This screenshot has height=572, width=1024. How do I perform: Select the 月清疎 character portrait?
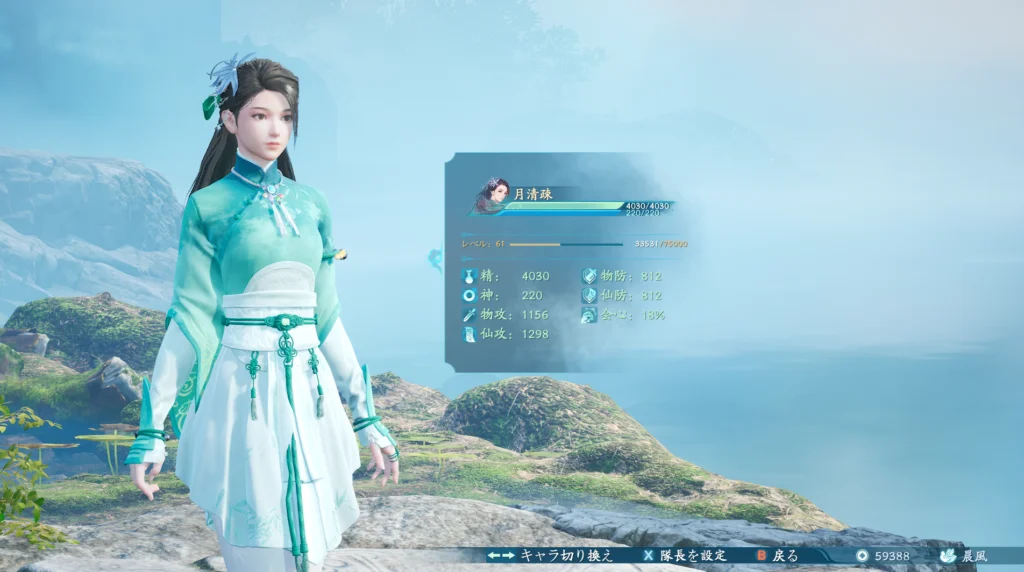tap(494, 195)
